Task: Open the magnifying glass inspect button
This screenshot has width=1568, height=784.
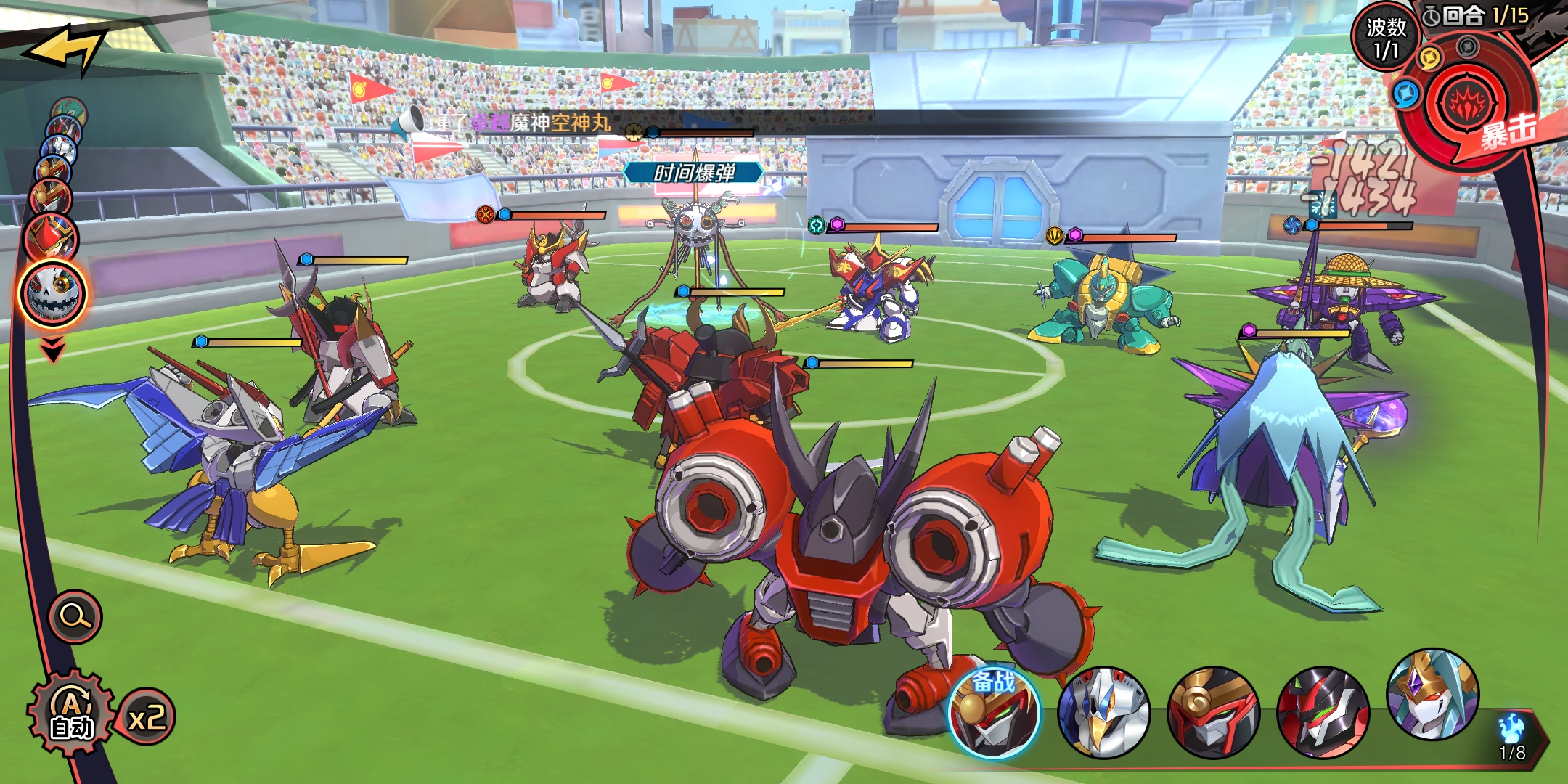Action: [x=75, y=617]
